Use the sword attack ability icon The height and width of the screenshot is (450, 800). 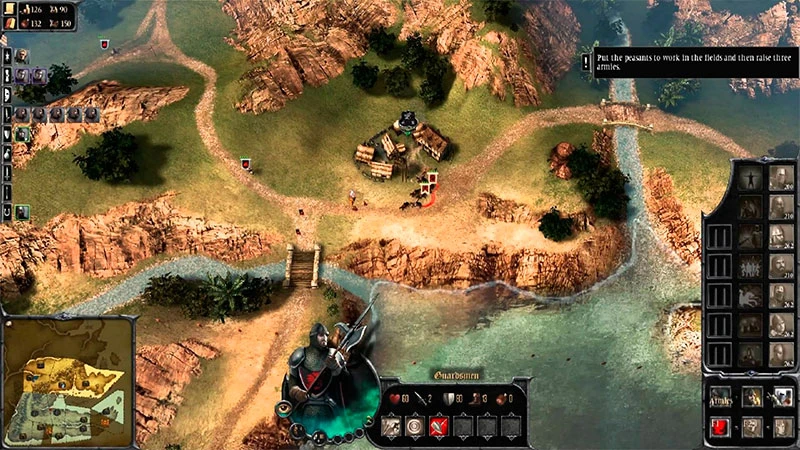pyautogui.click(x=391, y=427)
